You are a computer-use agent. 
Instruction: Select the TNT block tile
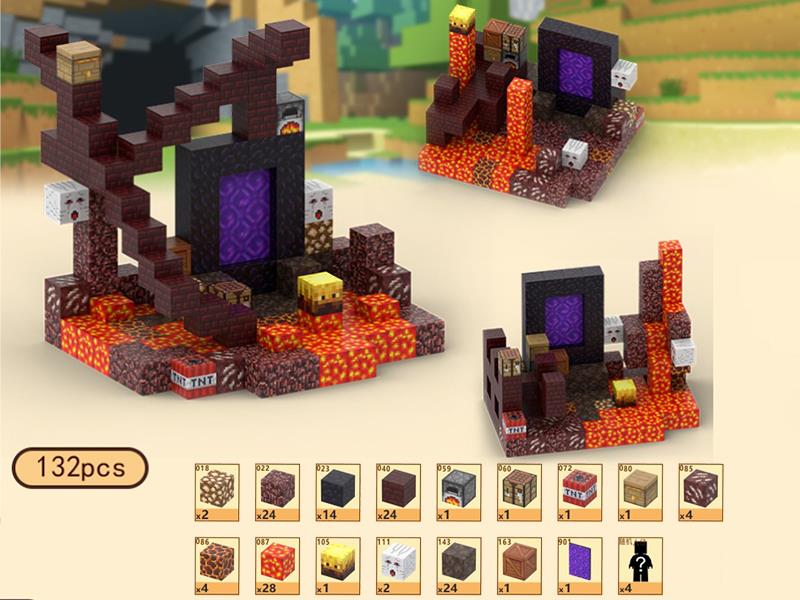tap(582, 491)
